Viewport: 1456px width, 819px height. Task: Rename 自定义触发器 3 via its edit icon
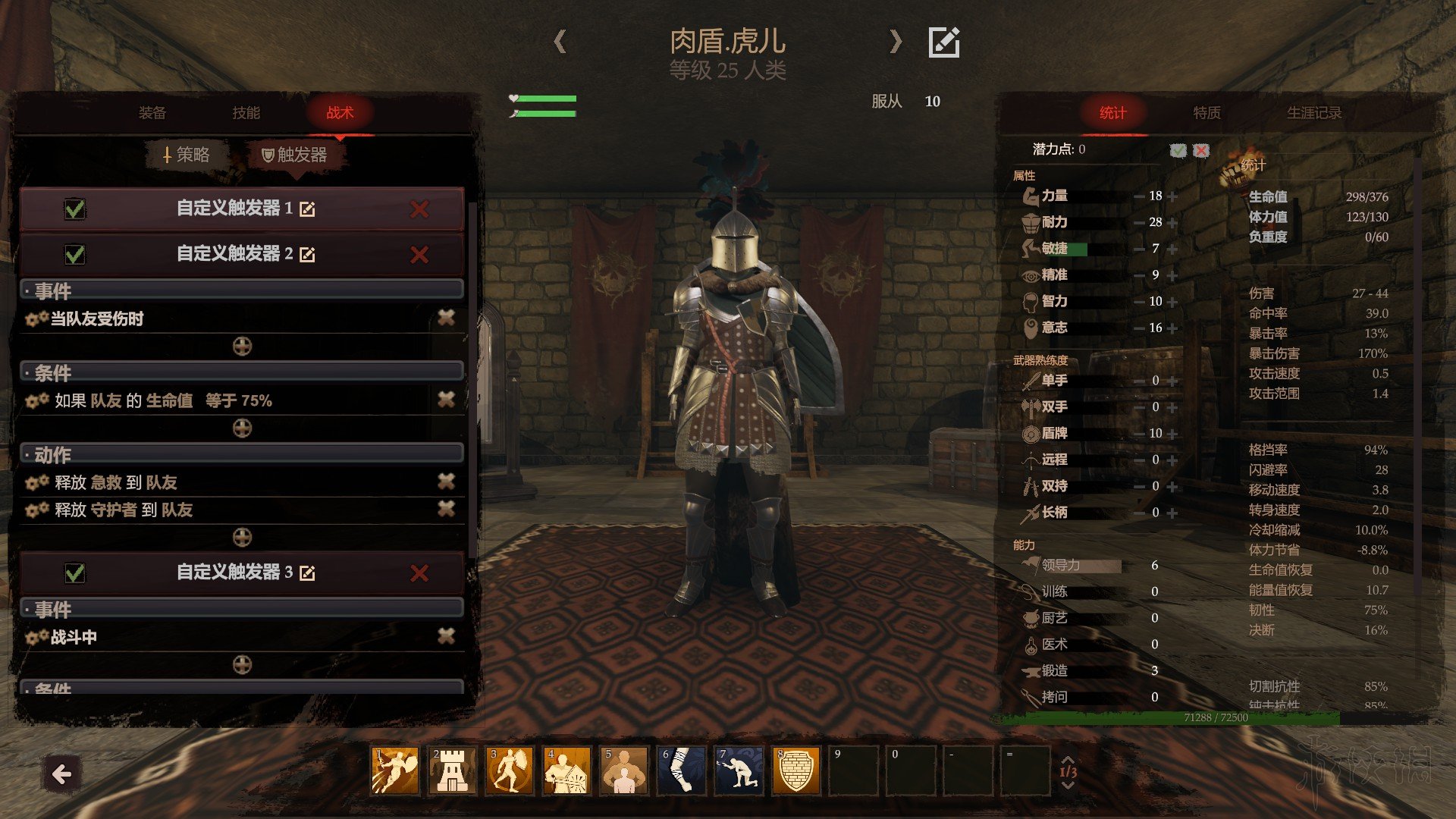point(307,573)
